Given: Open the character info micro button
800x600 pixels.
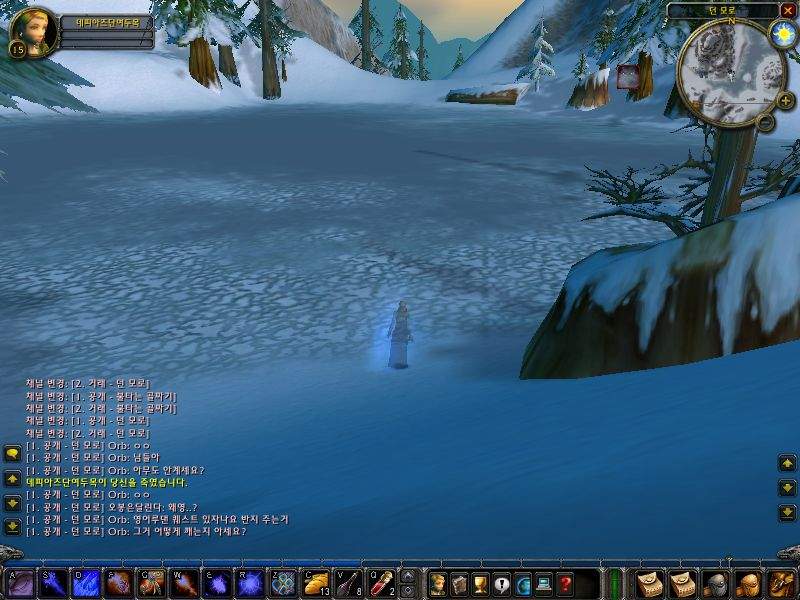Looking at the screenshot, I should click(x=437, y=583).
